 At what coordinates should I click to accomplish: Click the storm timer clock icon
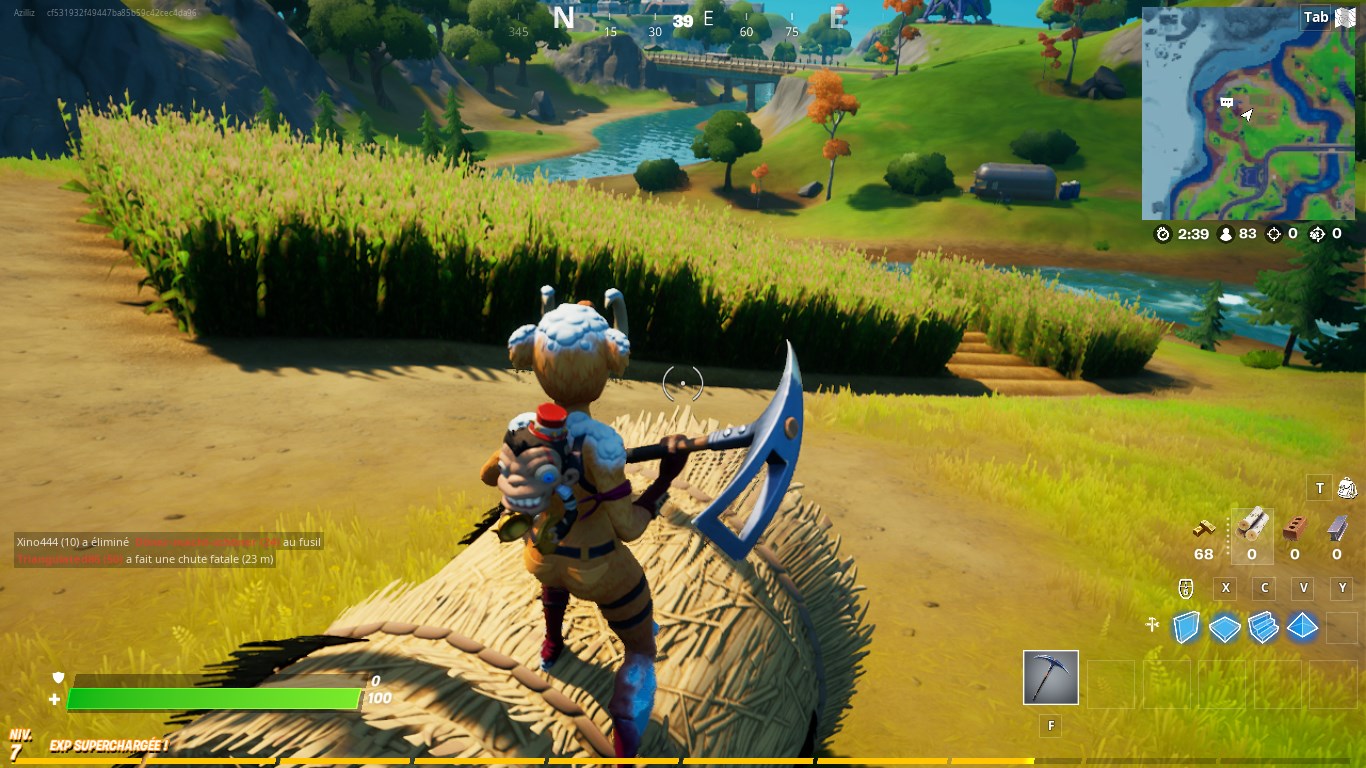pos(1161,234)
